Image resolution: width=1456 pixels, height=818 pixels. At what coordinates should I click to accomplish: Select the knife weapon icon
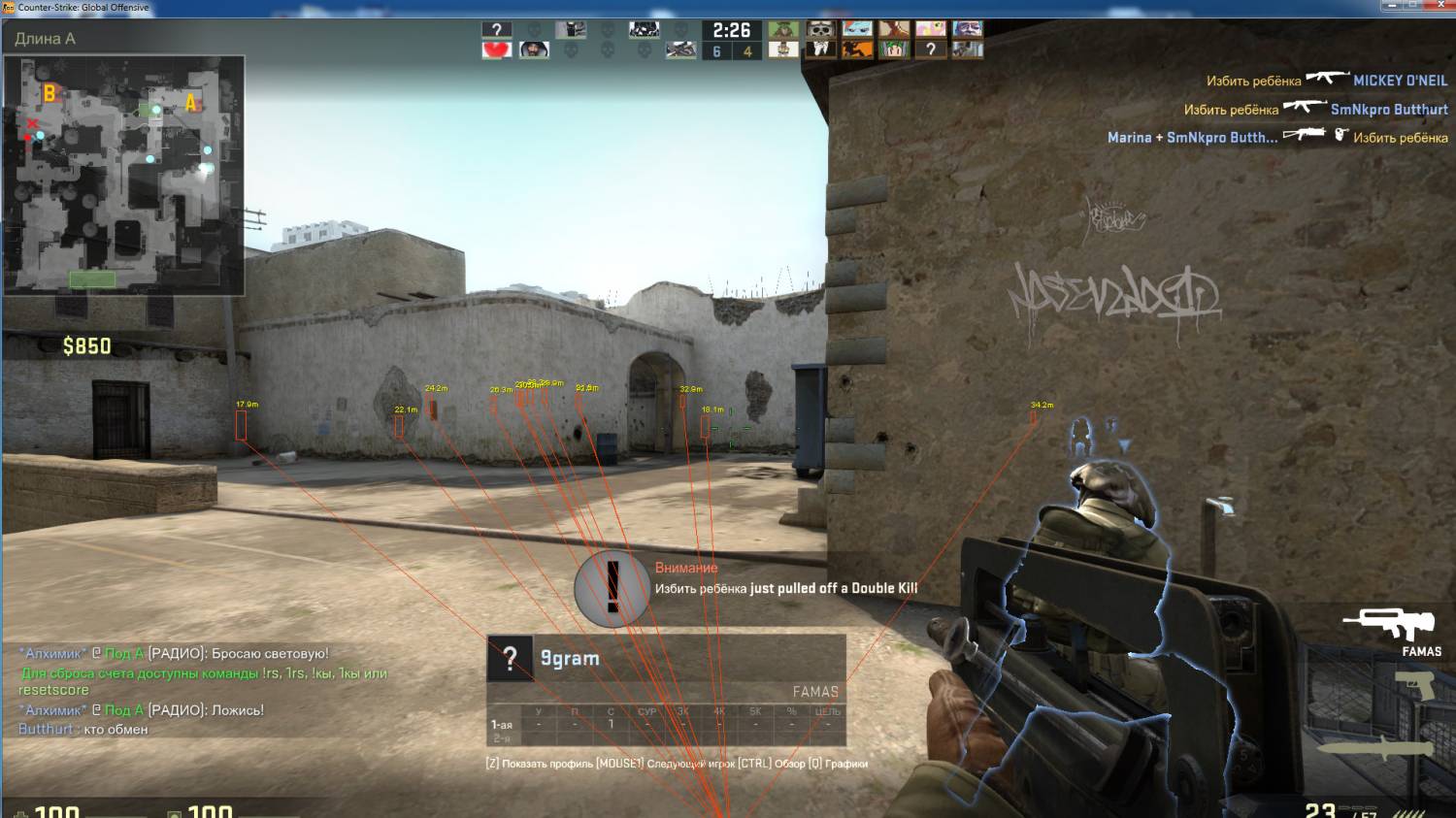pos(1376,748)
